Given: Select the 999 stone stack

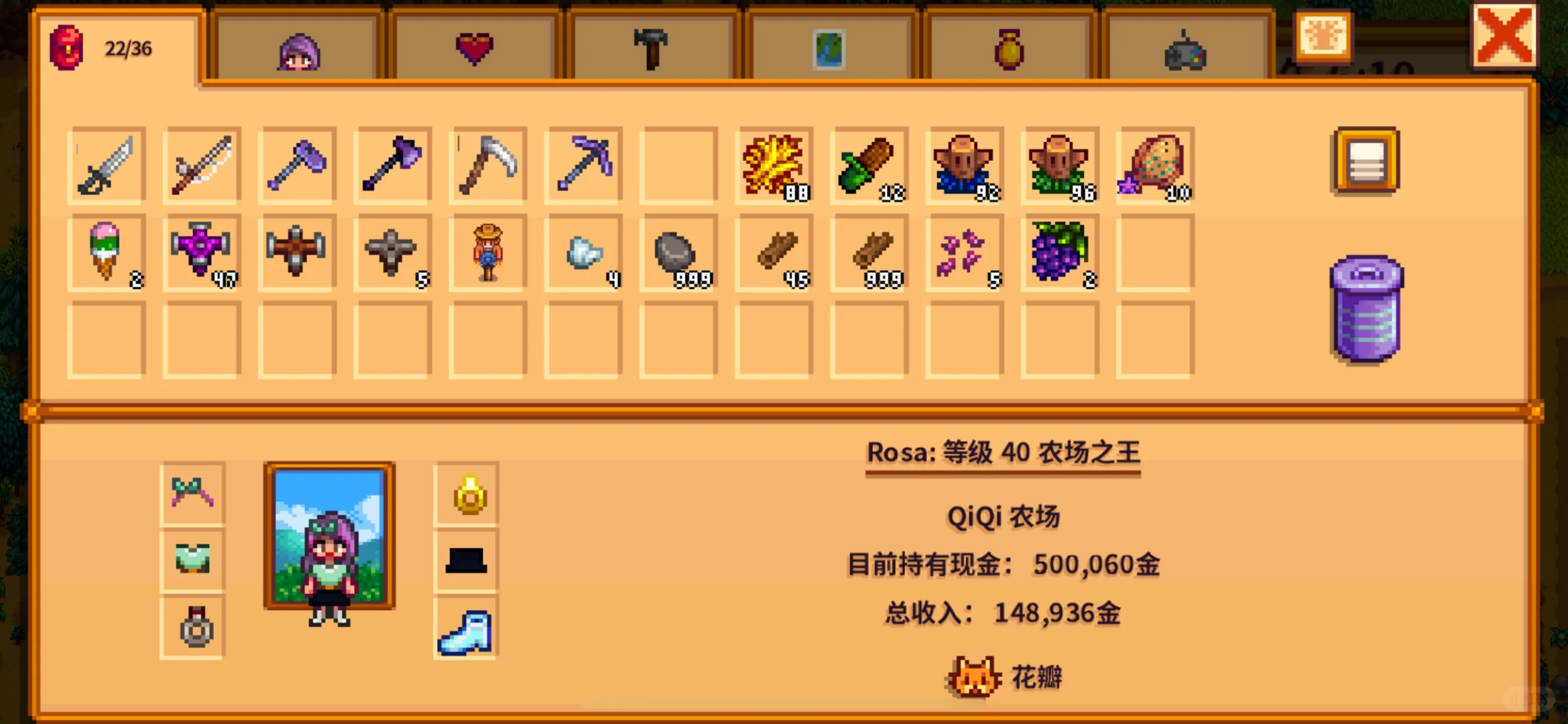Looking at the screenshot, I should tap(677, 255).
